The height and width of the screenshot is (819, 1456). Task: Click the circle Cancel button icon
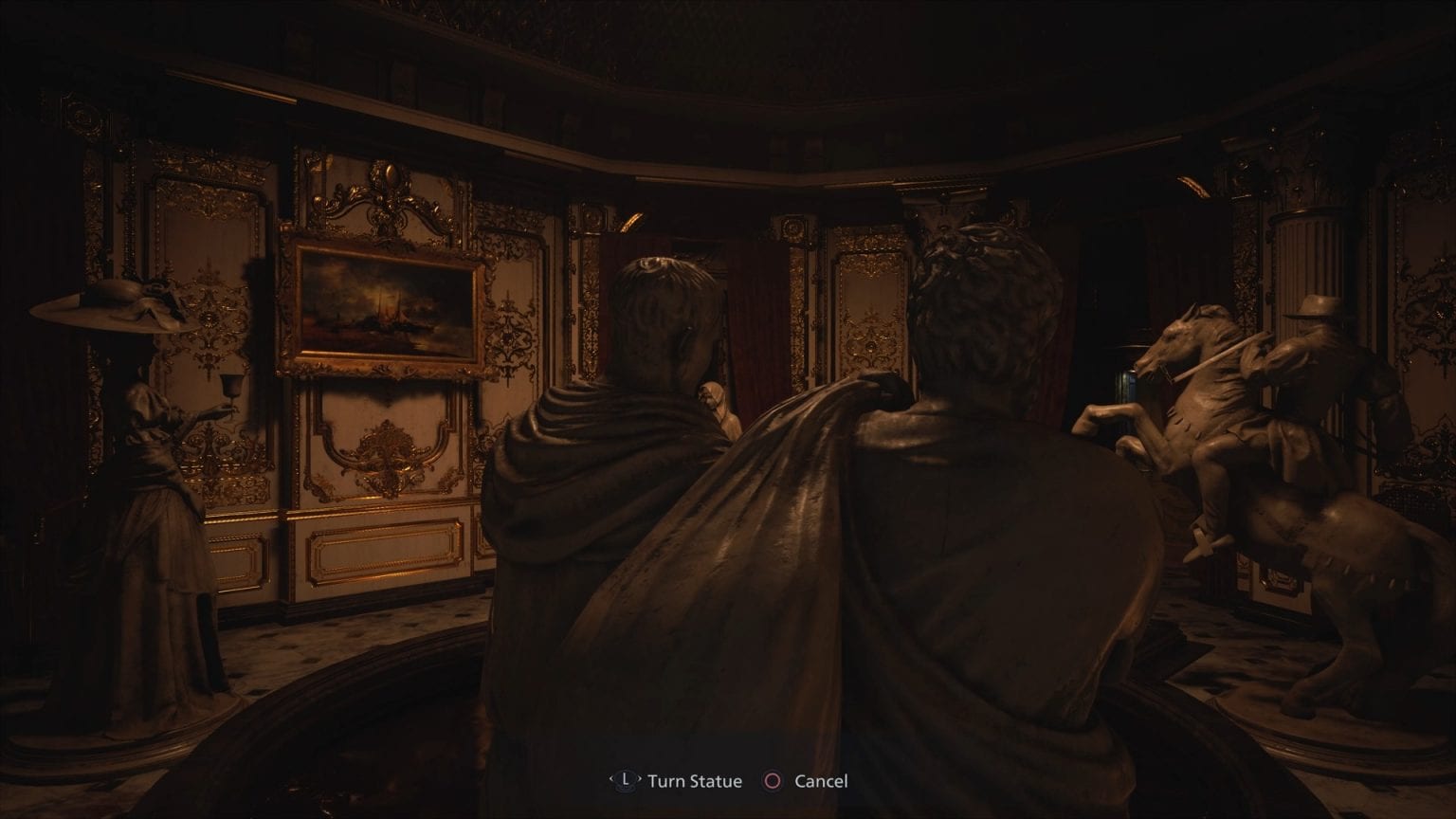(773, 781)
